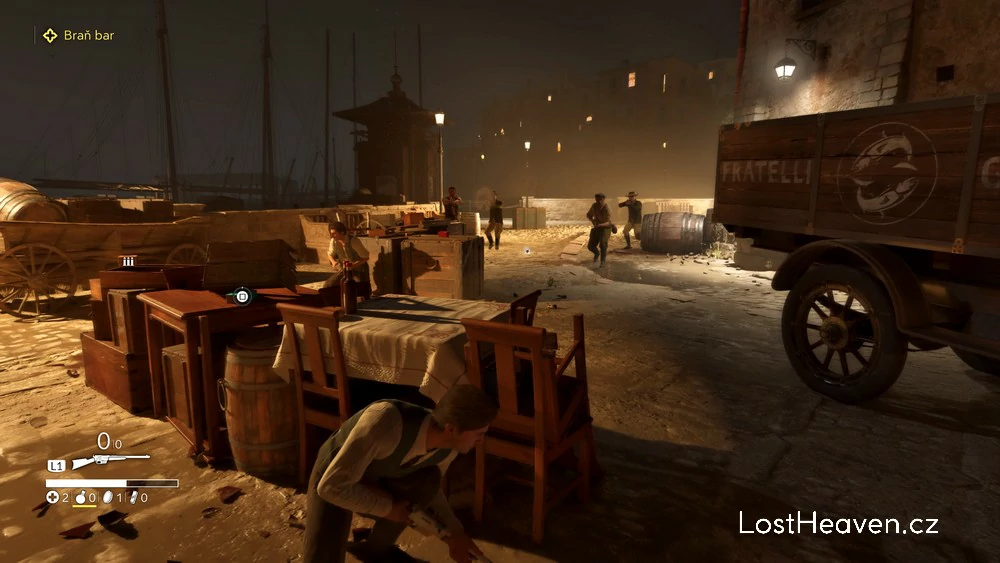Click the circular interaction marker on the table
The image size is (1000, 563).
(x=241, y=296)
